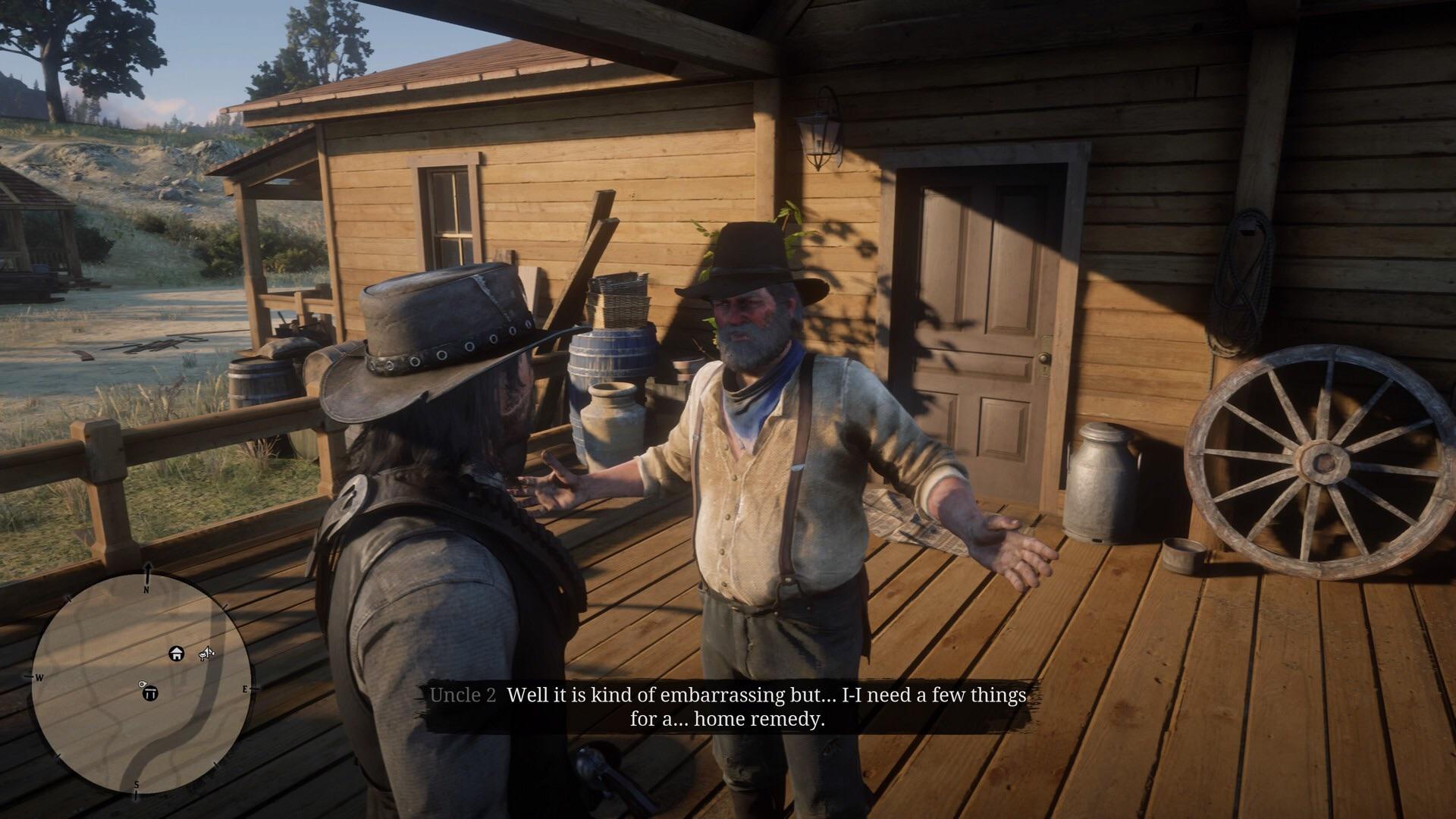The width and height of the screenshot is (1456, 819).
Task: Click the E marker on the minimap edge
Action: coord(246,688)
